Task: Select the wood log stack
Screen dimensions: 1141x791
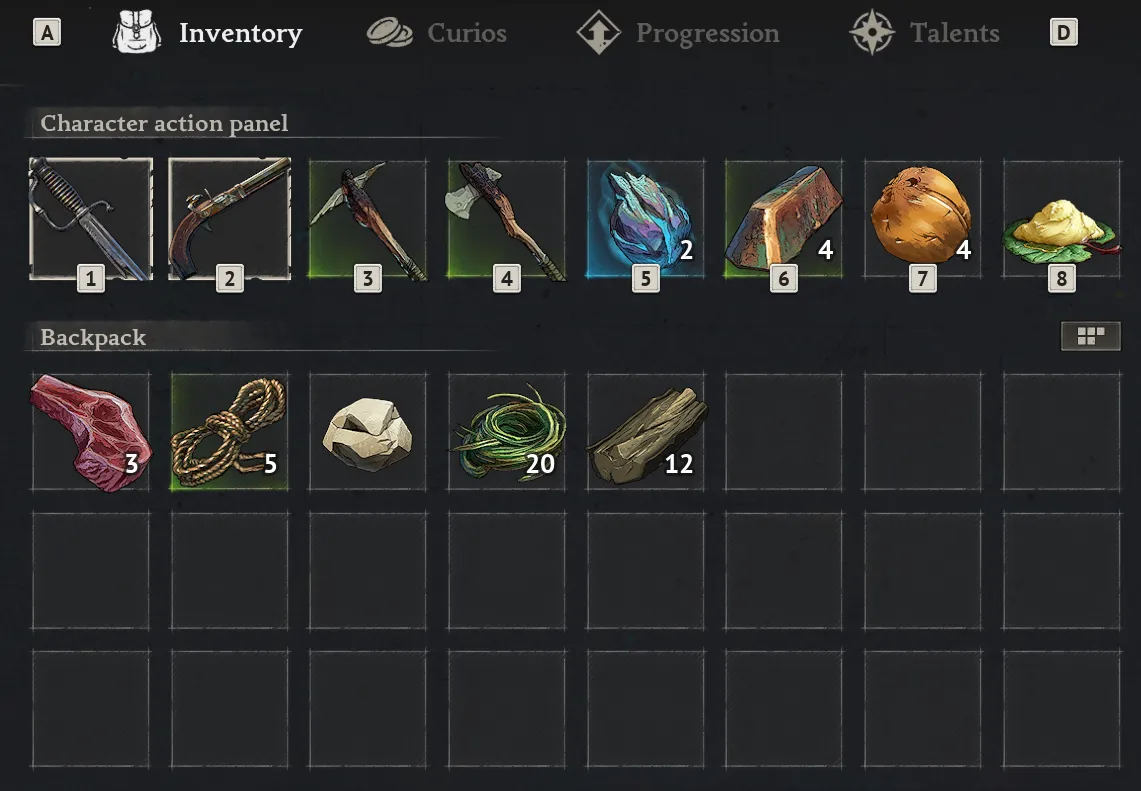Action: [x=645, y=432]
